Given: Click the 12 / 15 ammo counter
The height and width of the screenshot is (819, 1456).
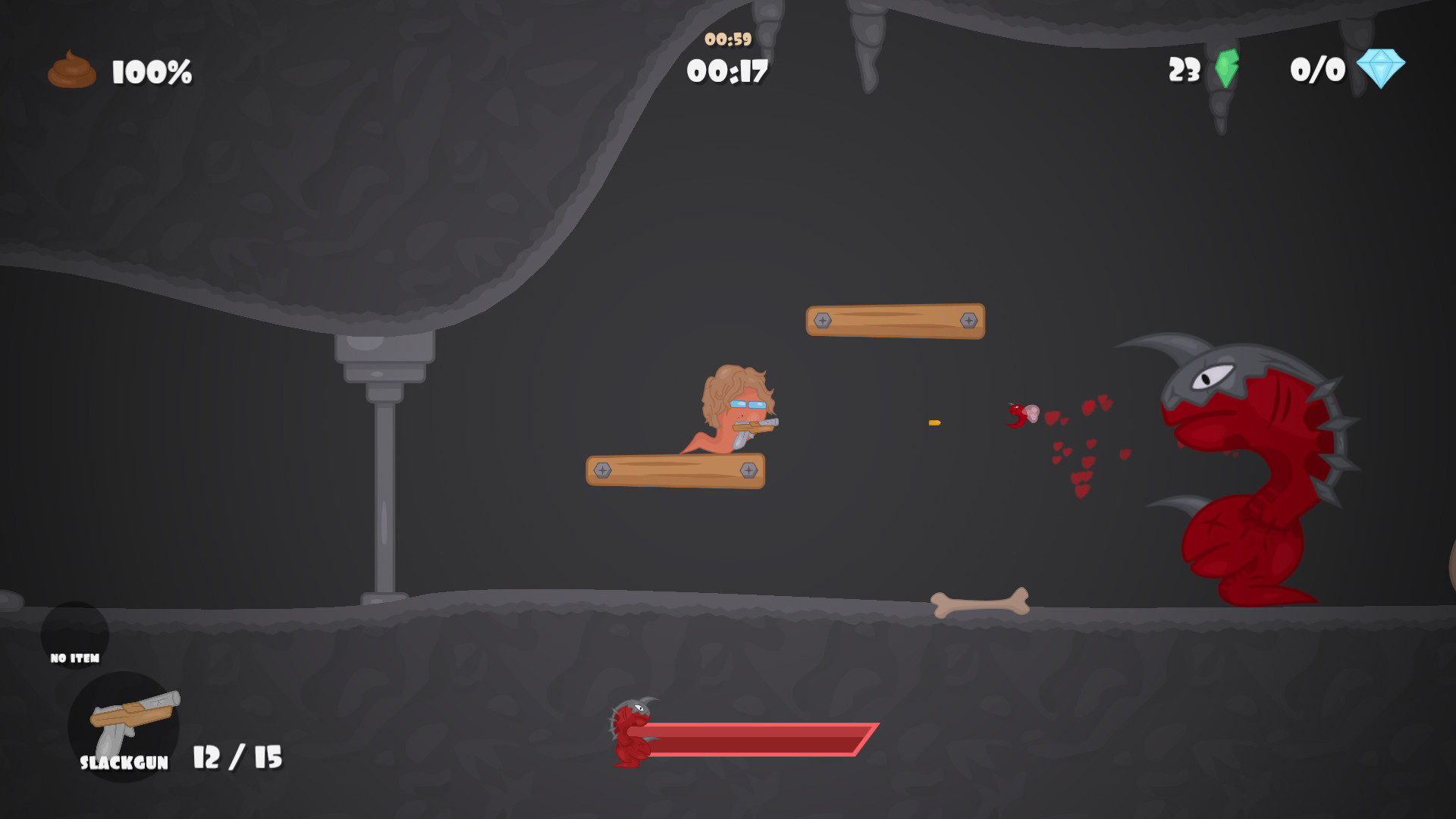Looking at the screenshot, I should coord(237,758).
